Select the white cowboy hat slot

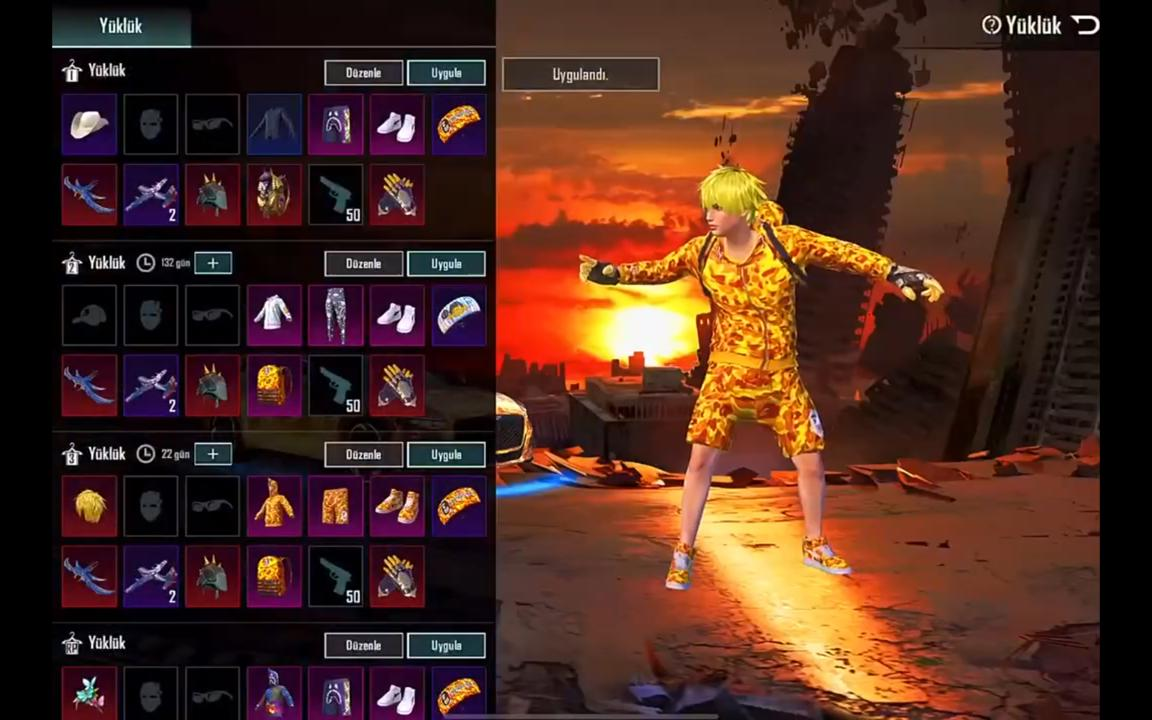tap(89, 124)
